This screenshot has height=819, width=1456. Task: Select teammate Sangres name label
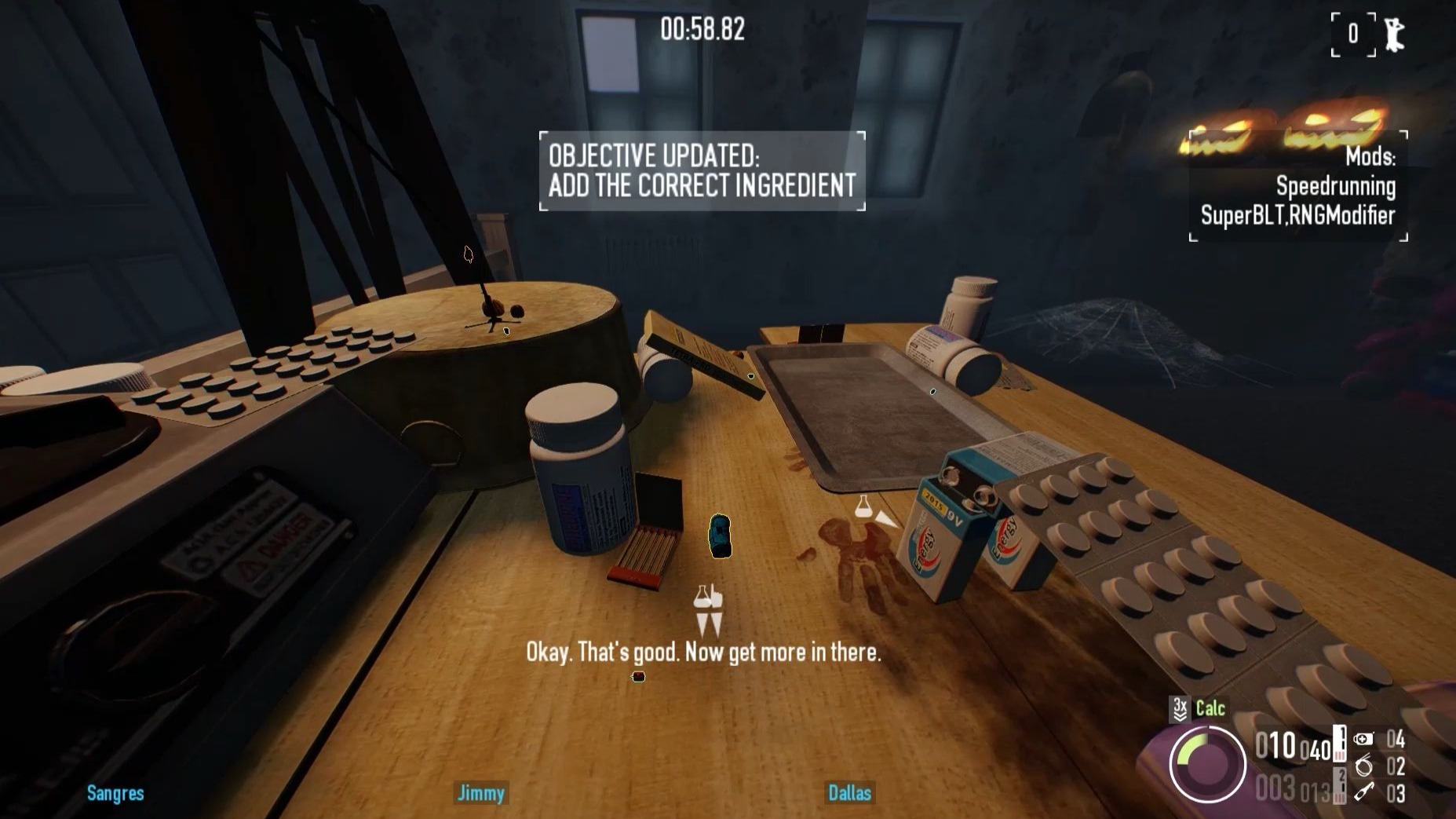pyautogui.click(x=115, y=793)
